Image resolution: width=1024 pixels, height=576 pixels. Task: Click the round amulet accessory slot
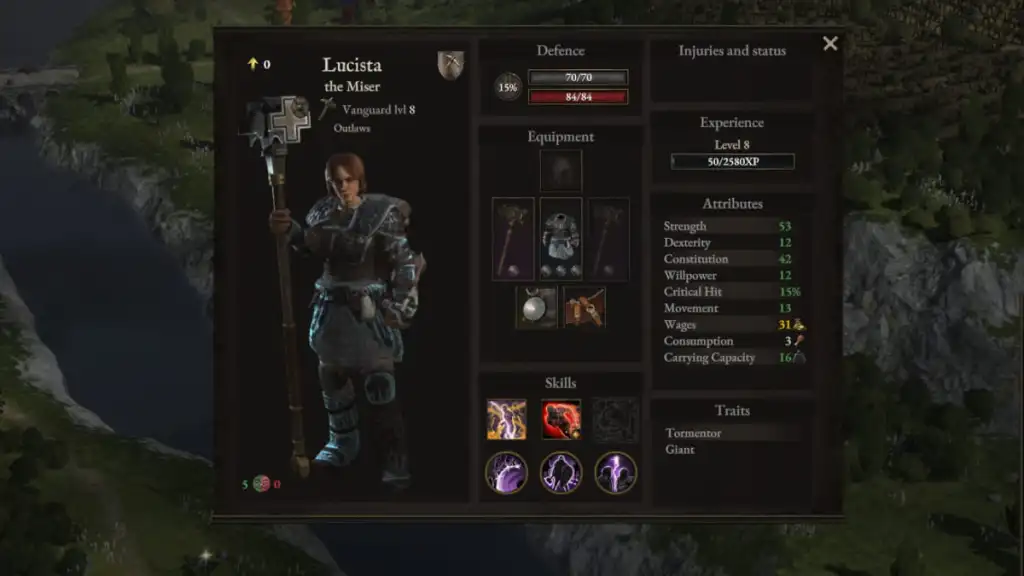[x=537, y=307]
